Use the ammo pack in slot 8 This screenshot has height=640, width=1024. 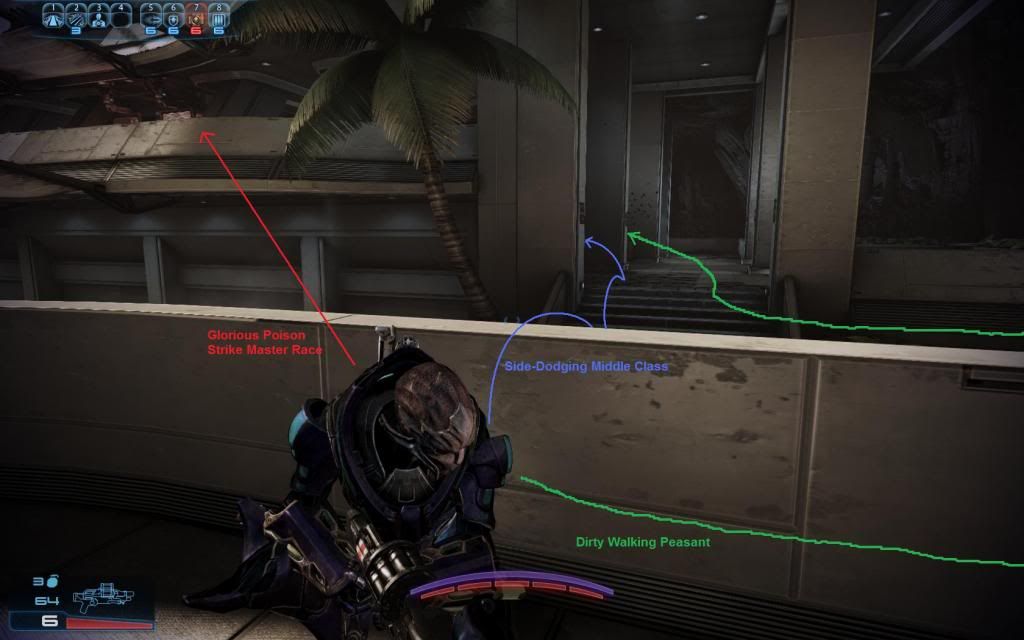point(218,18)
